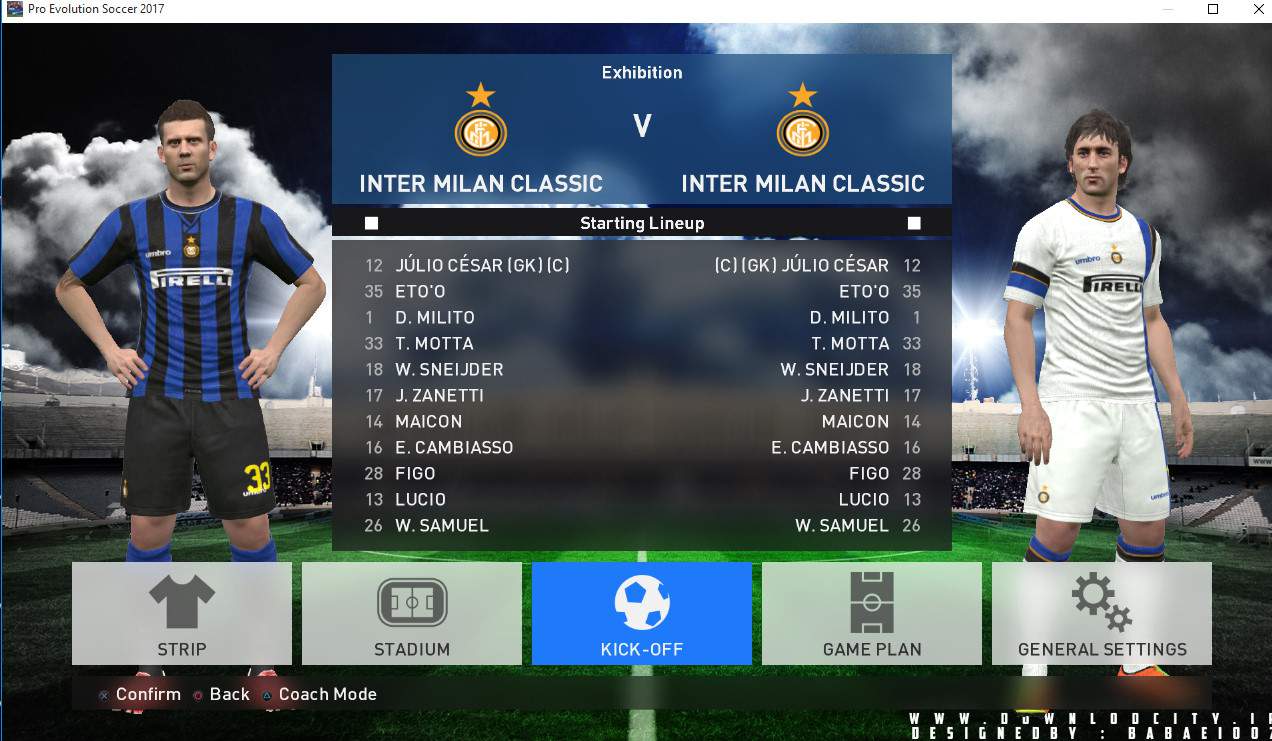
Task: Open the Strip menu tile
Action: pyautogui.click(x=182, y=613)
